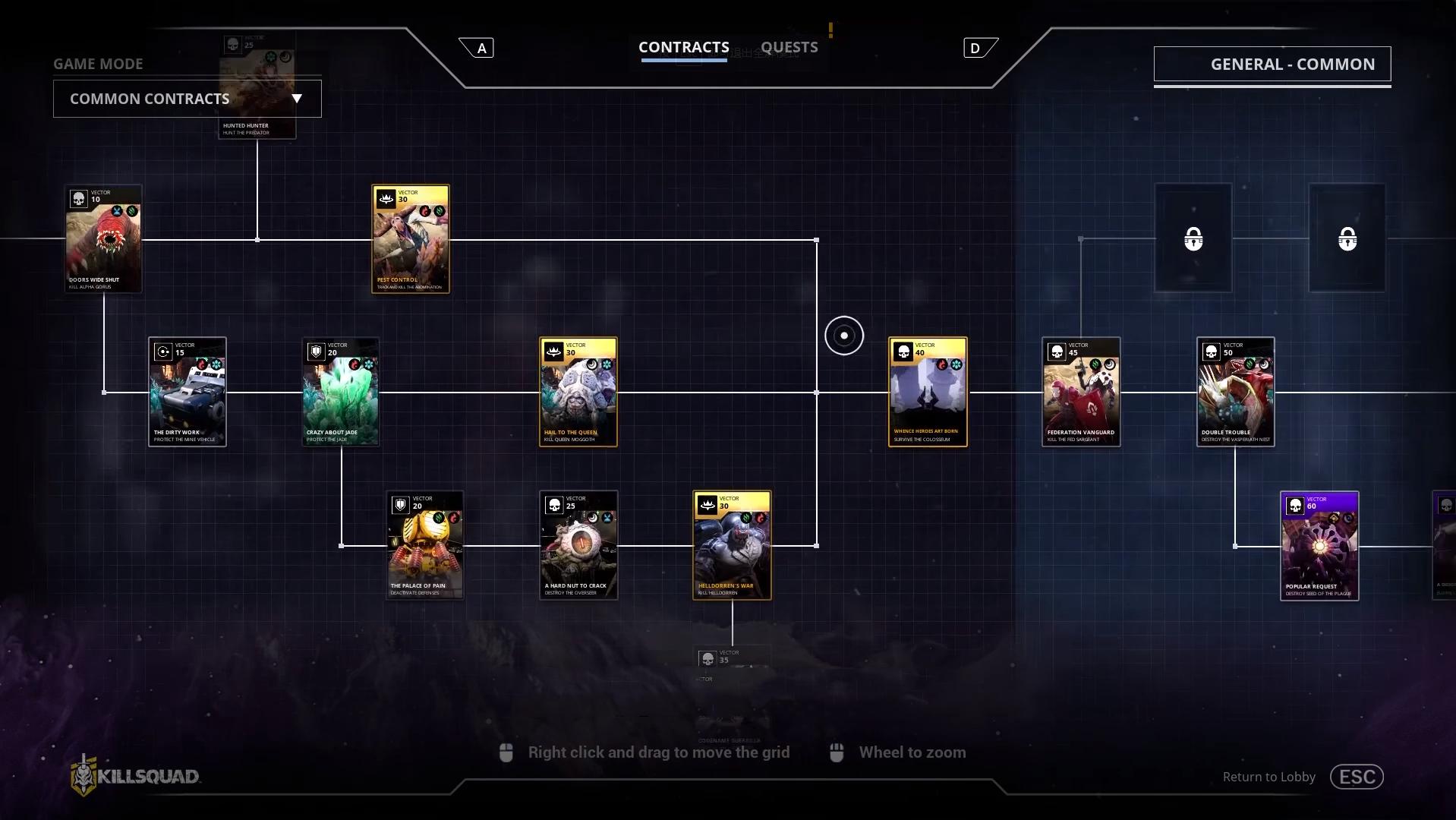Open the Double Trouble contract card
The height and width of the screenshot is (820, 1456).
[1235, 392]
